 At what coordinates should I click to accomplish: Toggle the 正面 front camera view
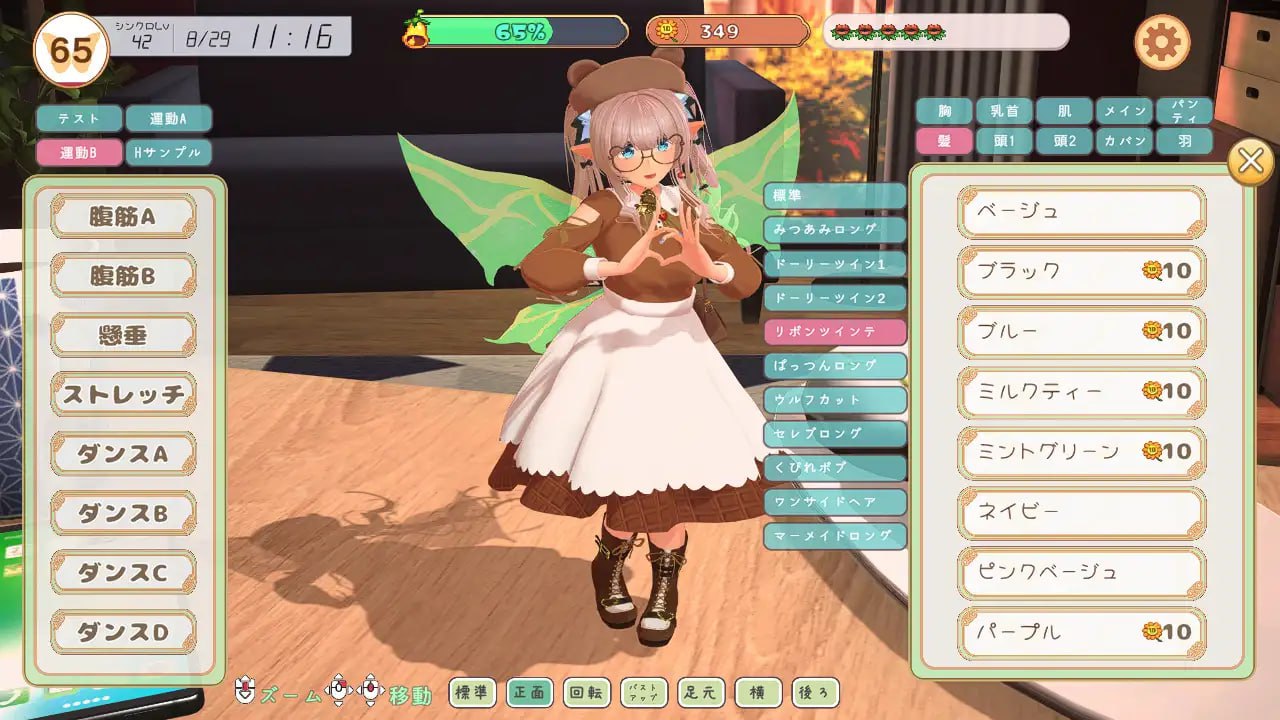click(x=531, y=692)
